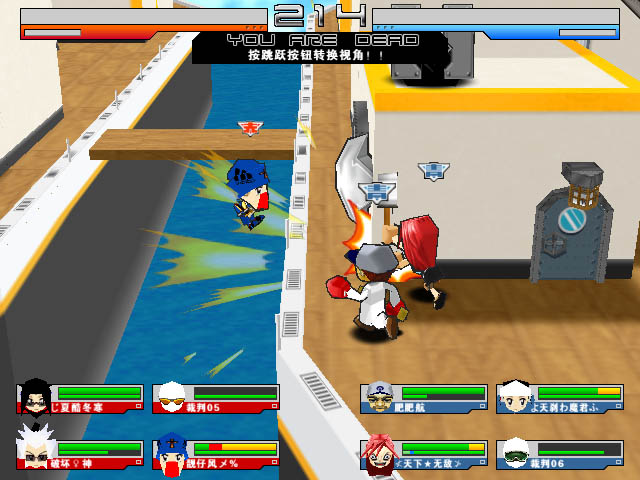Select the 天剑わ魔君 player panel
The image size is (640, 480).
pos(559,397)
